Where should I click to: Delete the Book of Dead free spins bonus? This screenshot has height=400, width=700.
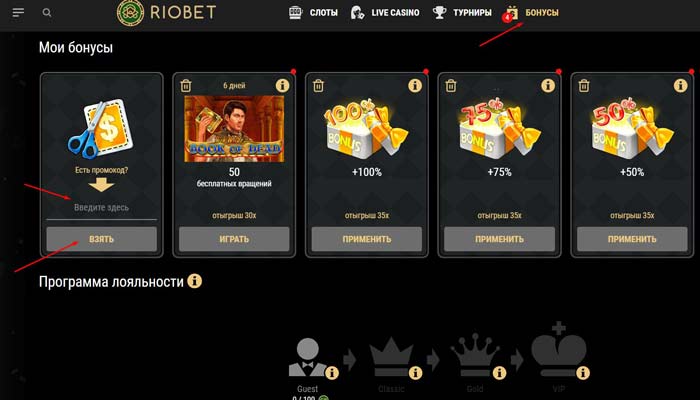tap(186, 86)
